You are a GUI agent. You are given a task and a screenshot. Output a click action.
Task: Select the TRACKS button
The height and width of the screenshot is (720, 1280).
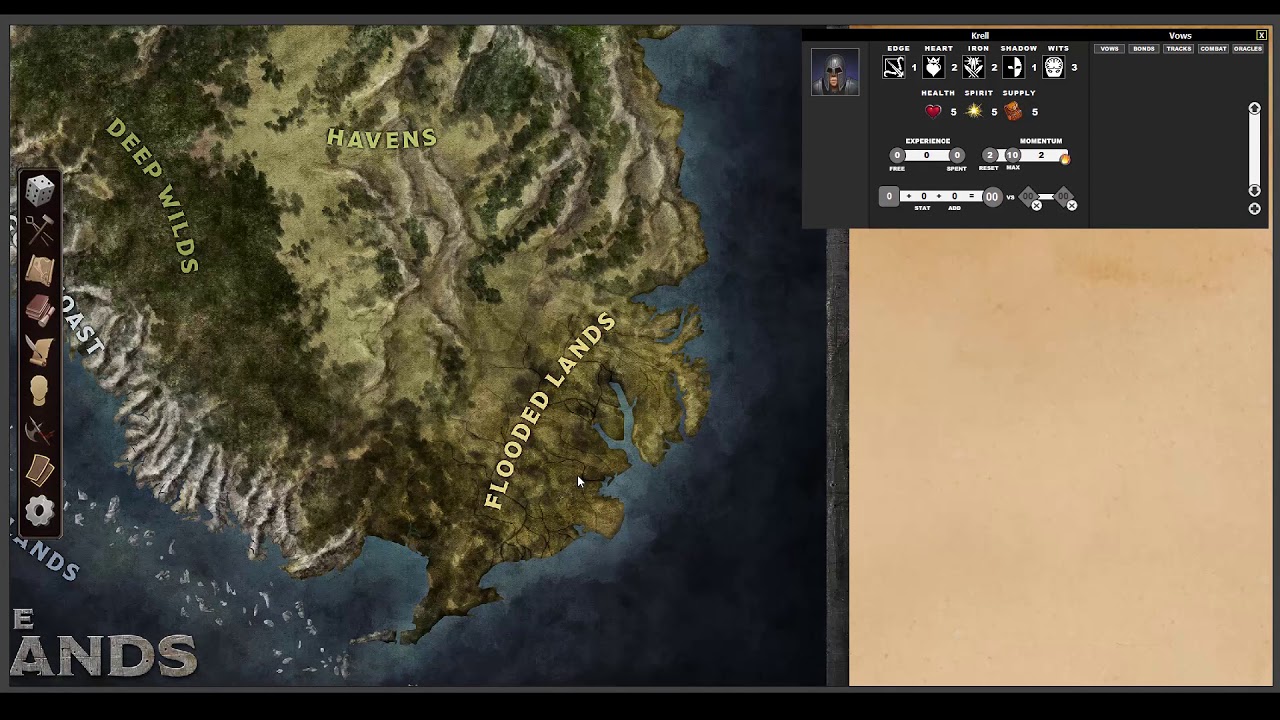tap(1178, 48)
